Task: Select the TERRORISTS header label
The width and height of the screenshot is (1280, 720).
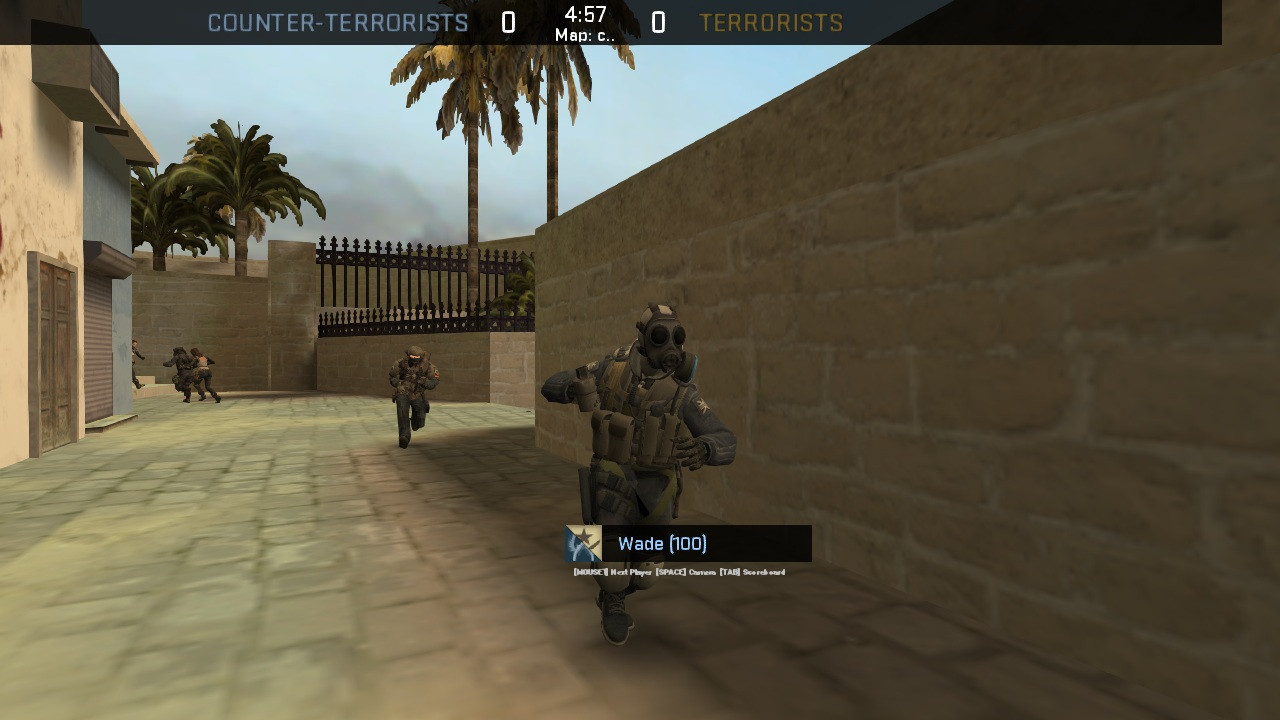Action: tap(770, 22)
